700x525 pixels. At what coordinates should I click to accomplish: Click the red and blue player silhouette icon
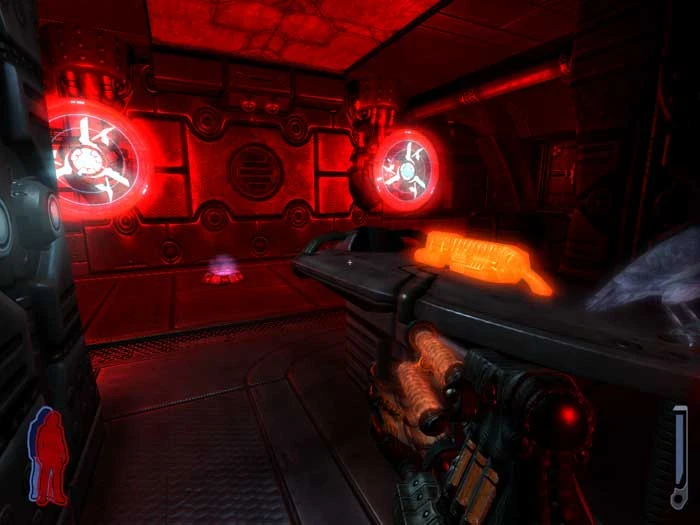(x=48, y=455)
